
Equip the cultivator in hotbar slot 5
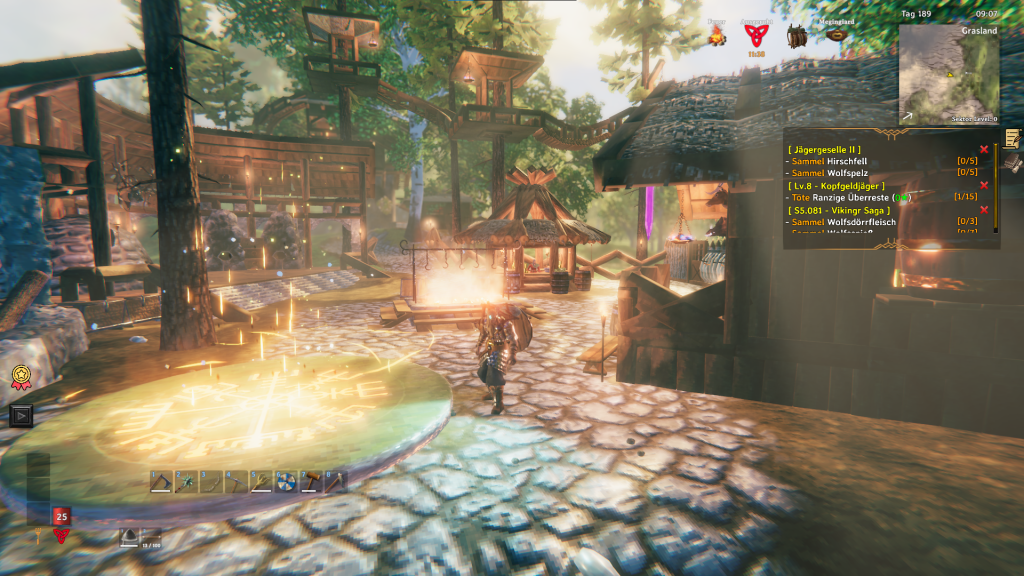[x=262, y=482]
